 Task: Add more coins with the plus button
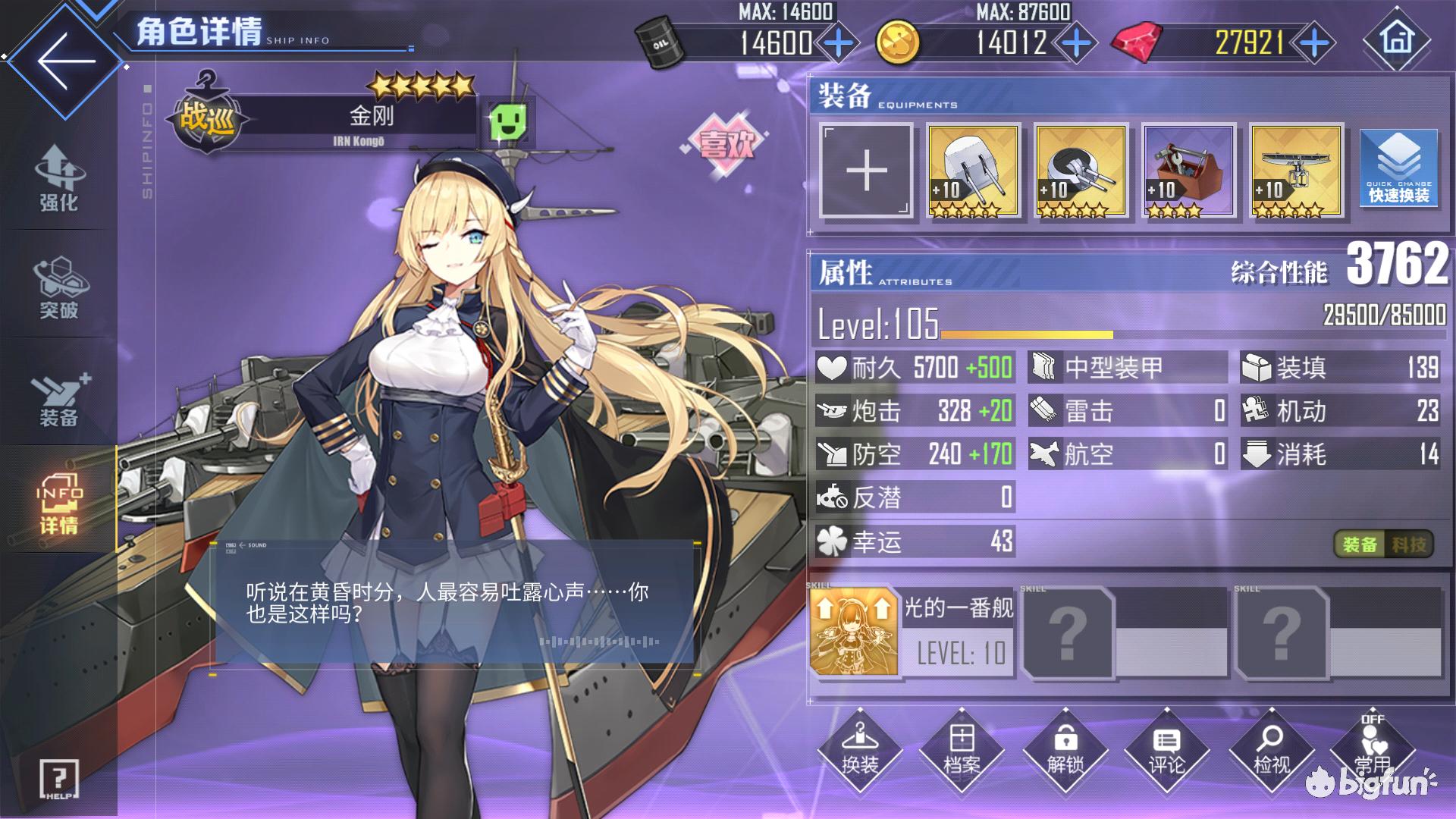(1076, 43)
